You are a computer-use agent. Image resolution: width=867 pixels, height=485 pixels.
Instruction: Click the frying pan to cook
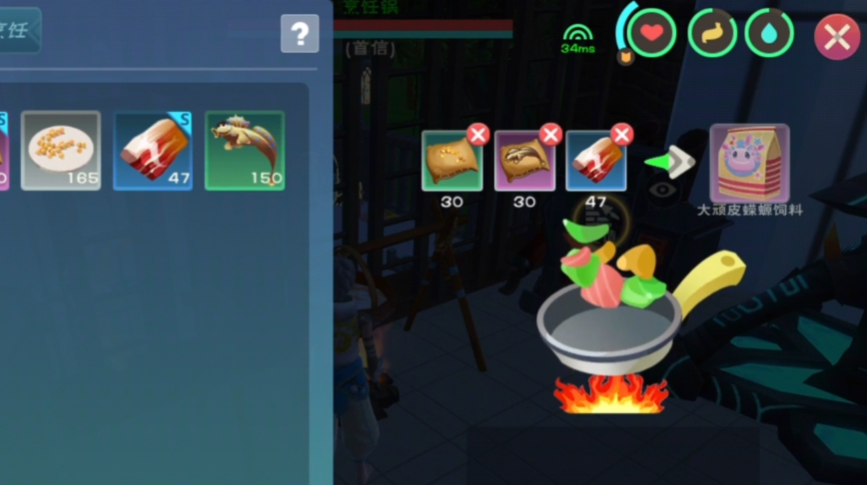point(610,325)
